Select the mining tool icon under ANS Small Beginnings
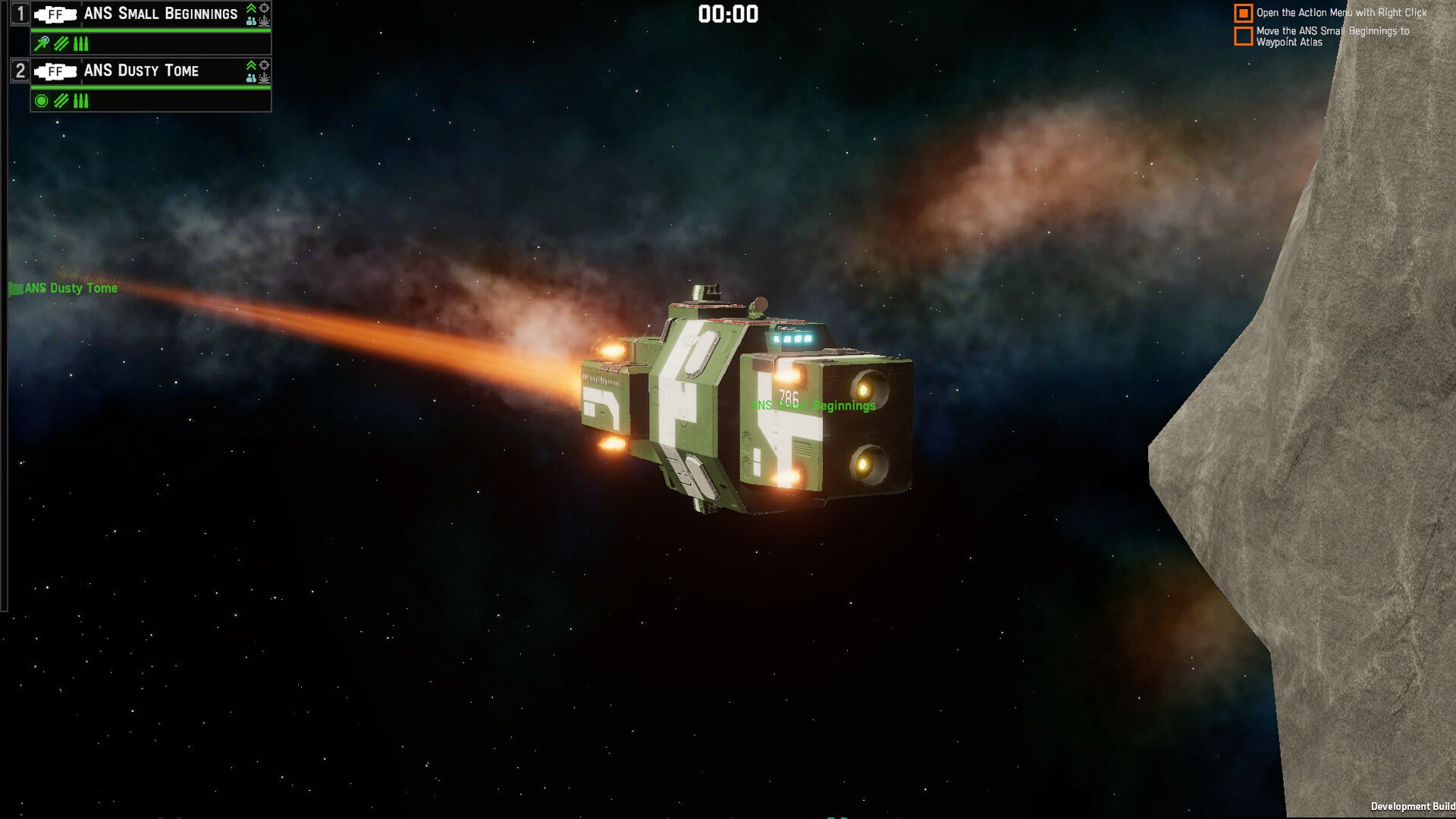The height and width of the screenshot is (819, 1456). 41,43
